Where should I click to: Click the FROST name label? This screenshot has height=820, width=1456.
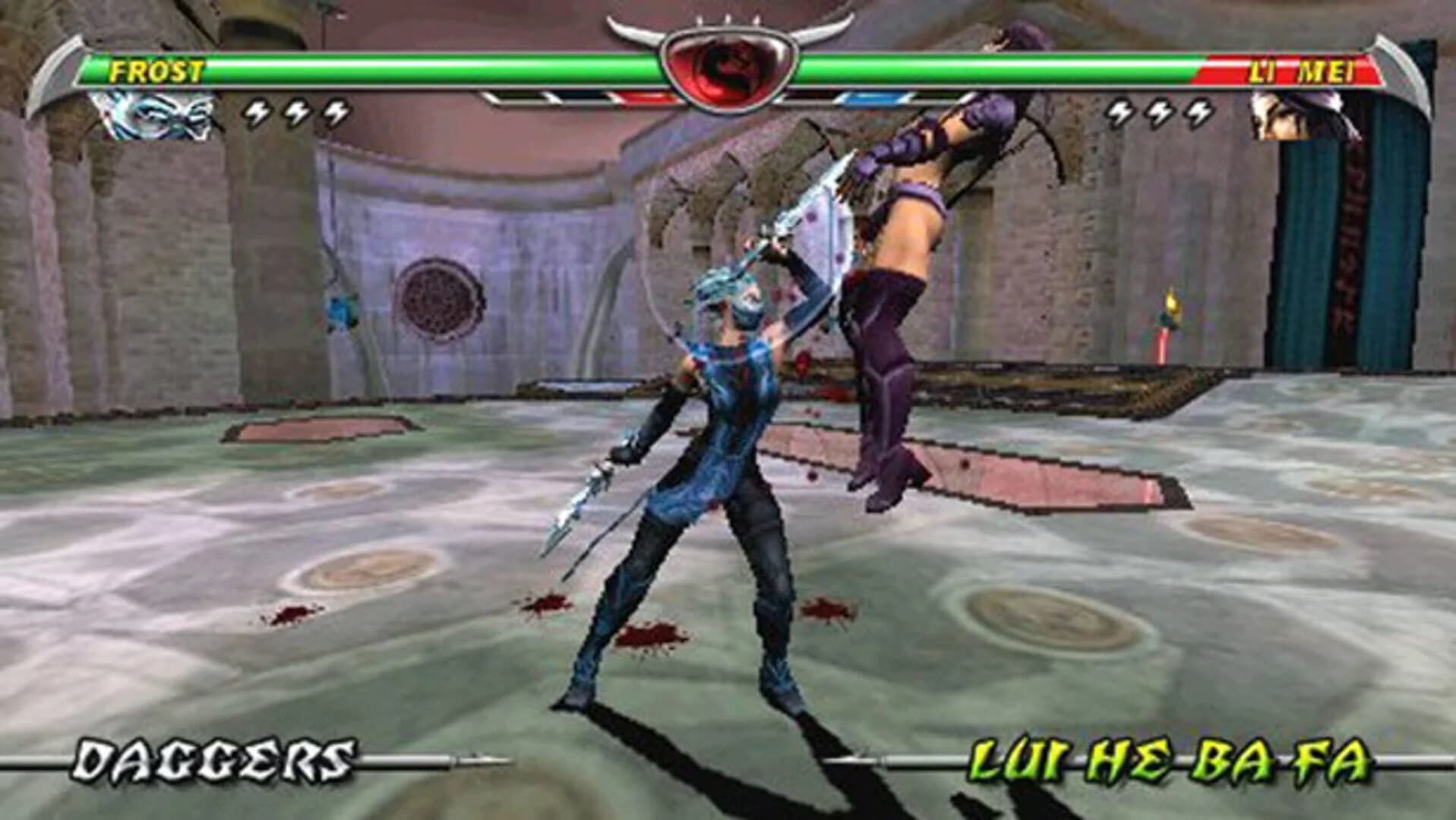pos(156,71)
